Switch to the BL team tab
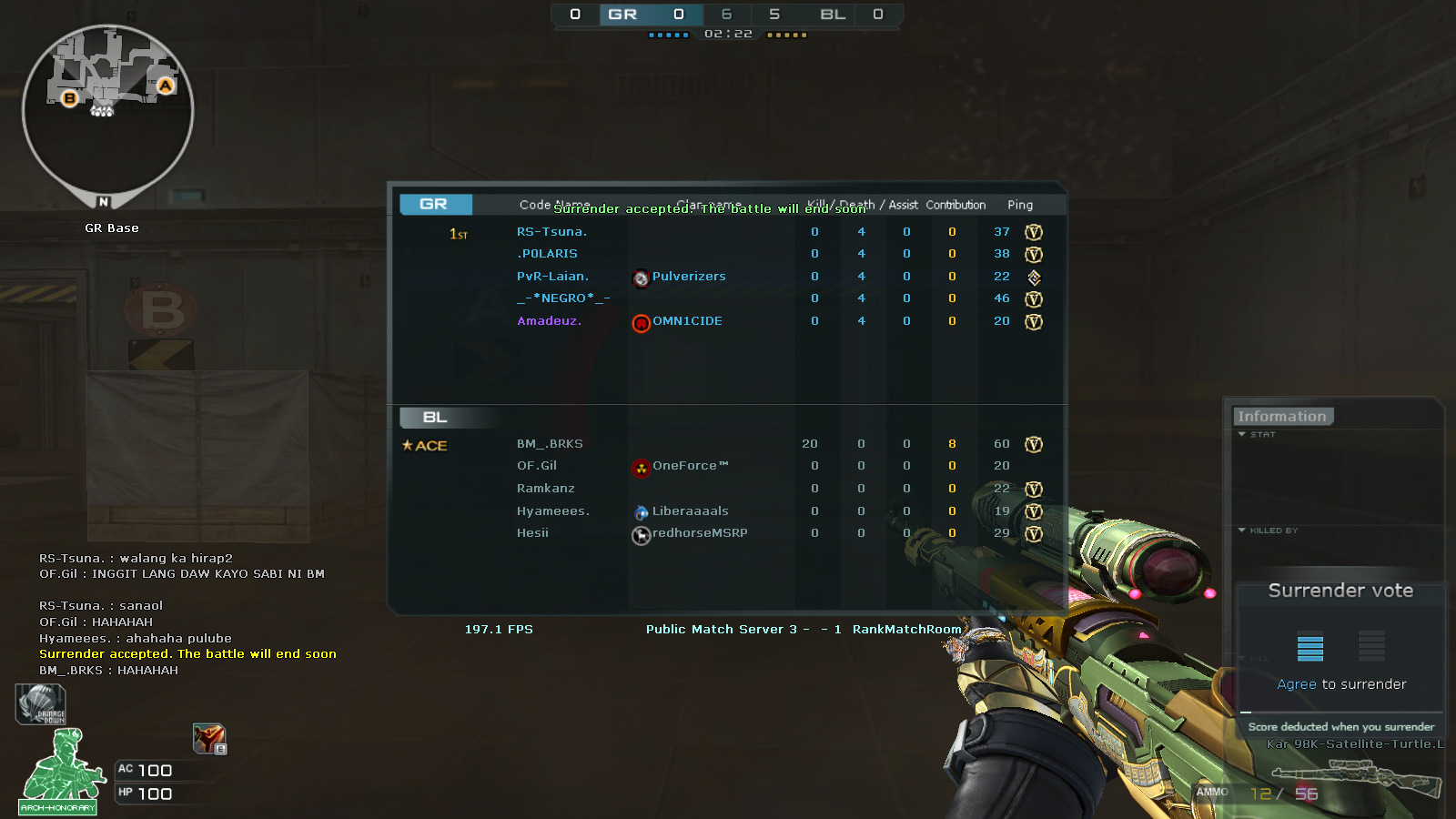Image resolution: width=1456 pixels, height=819 pixels. [435, 417]
